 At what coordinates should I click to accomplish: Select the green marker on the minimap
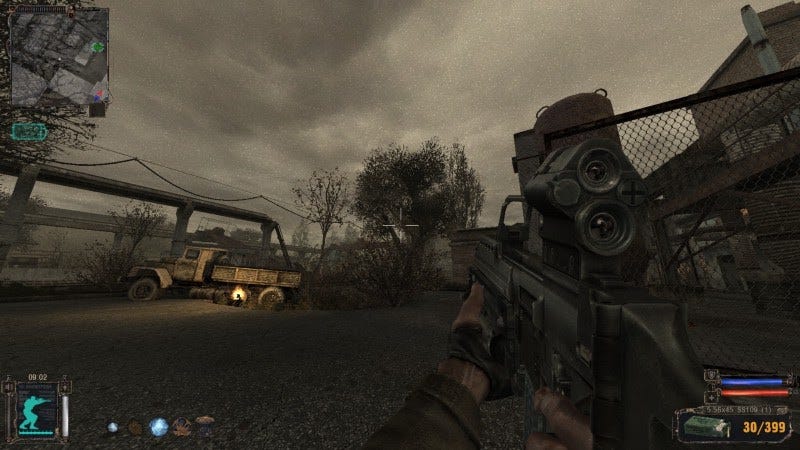click(97, 47)
